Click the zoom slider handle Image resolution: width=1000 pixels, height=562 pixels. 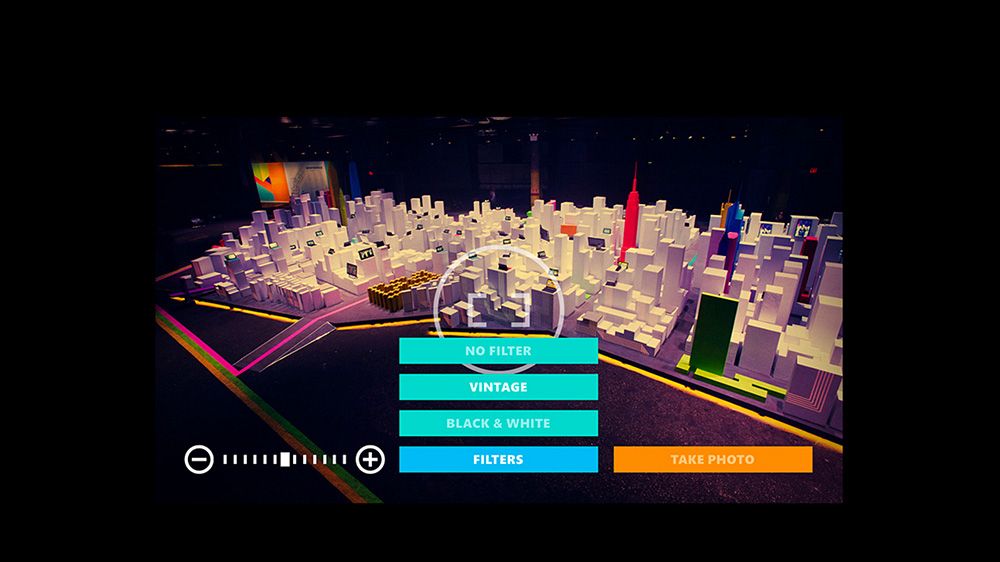(285, 459)
